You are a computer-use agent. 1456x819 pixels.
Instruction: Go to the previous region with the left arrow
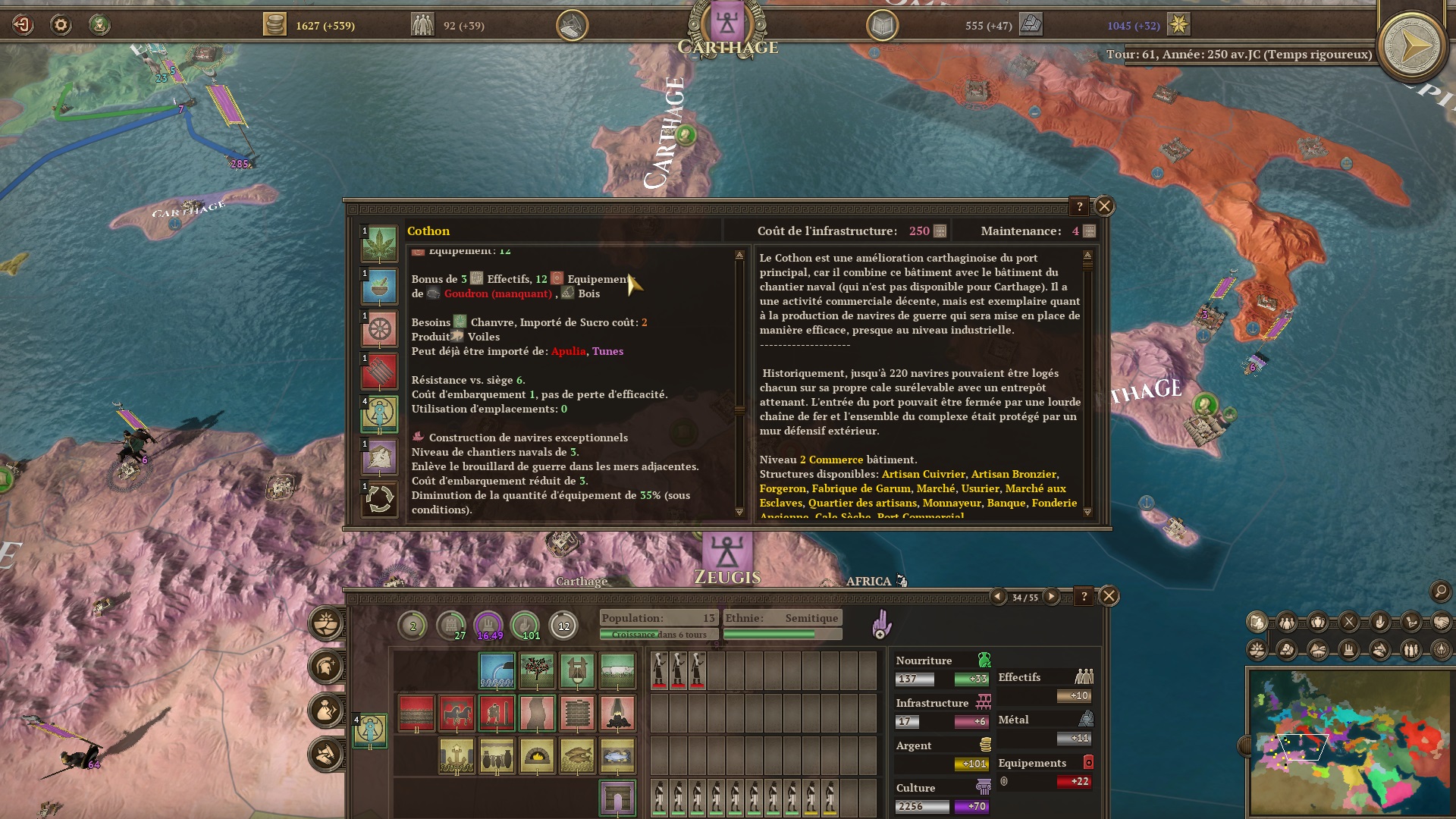(998, 597)
